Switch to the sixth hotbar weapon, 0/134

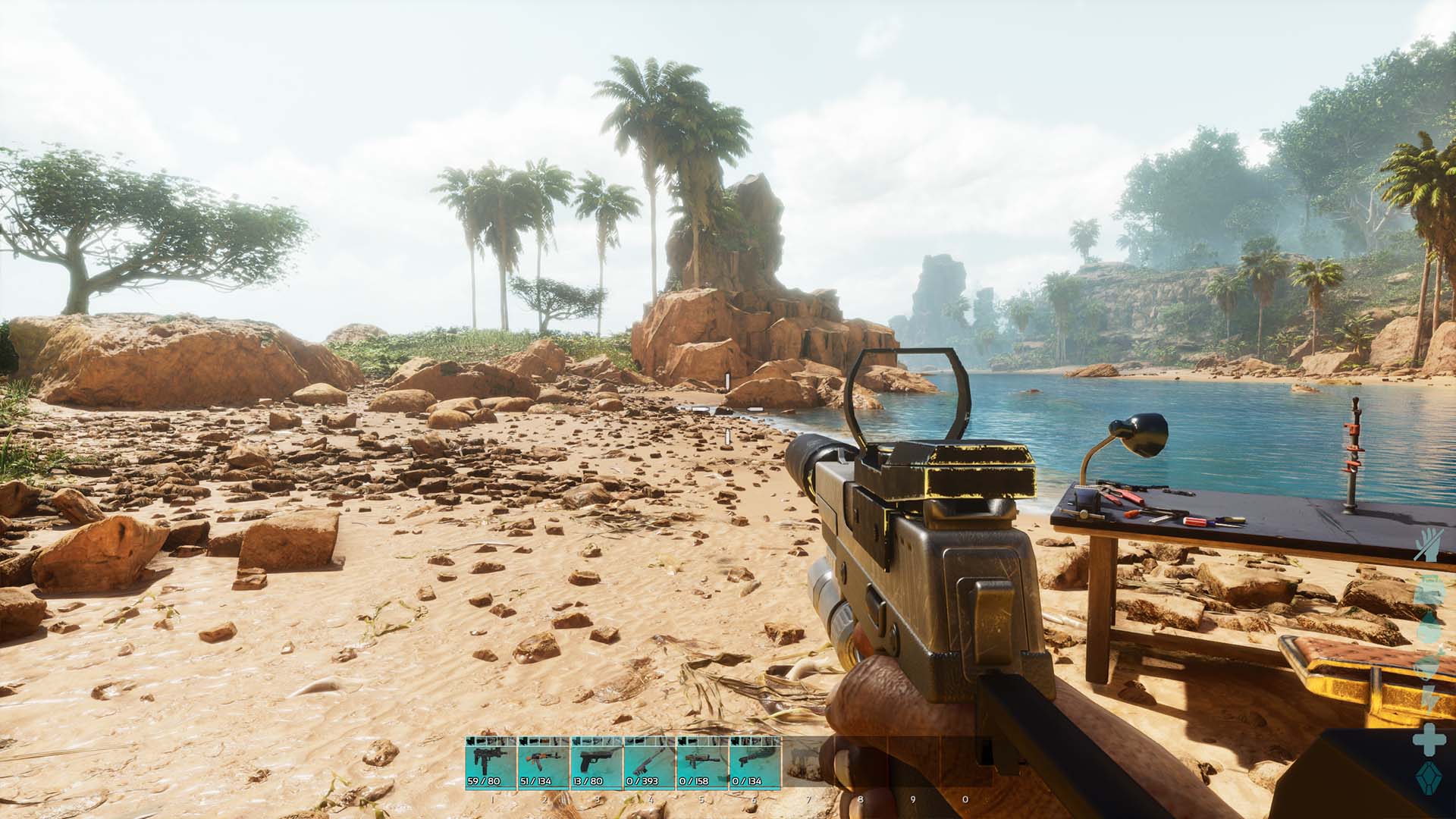(755, 763)
